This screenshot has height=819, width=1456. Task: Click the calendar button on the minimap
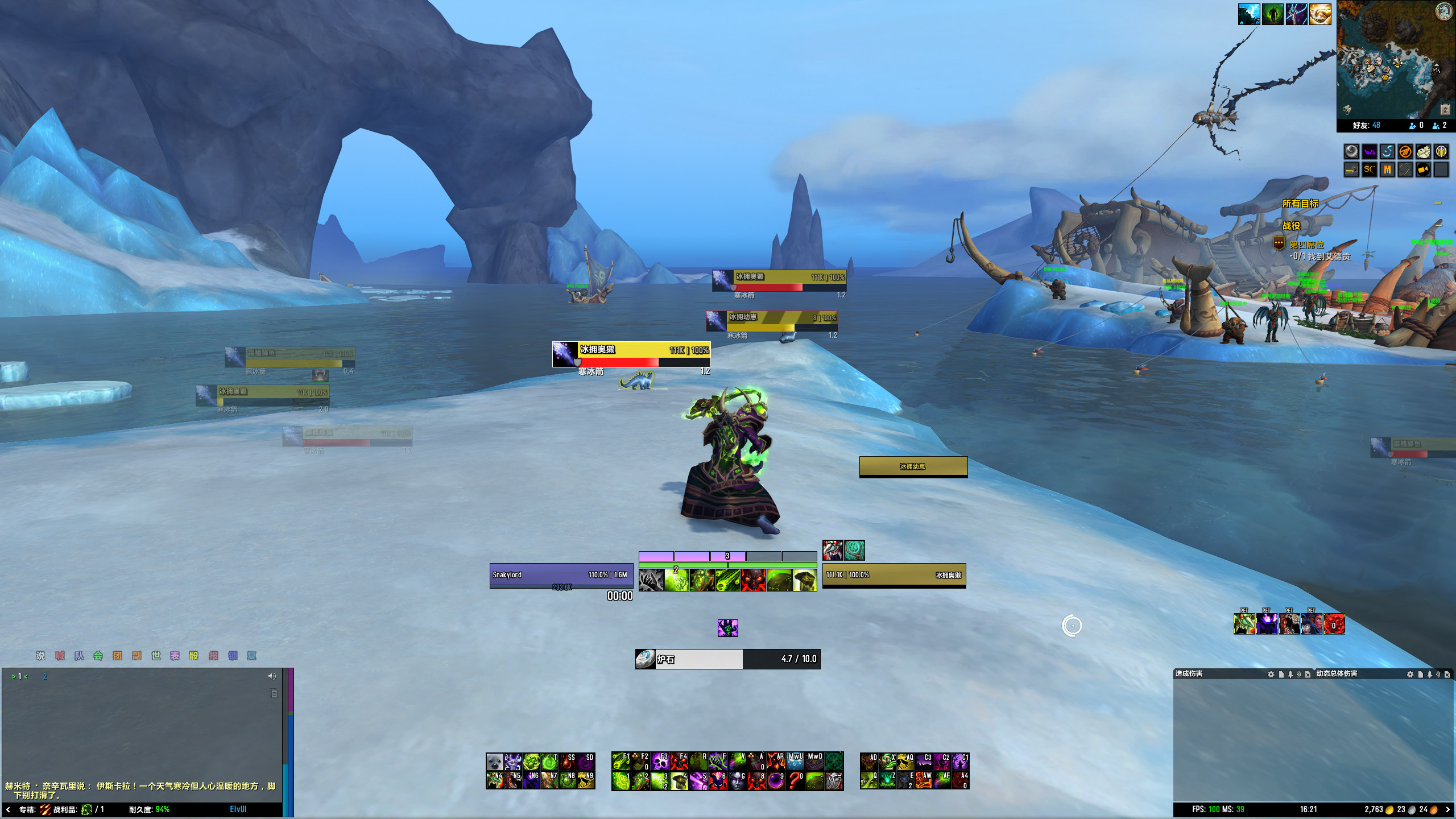(1445, 109)
